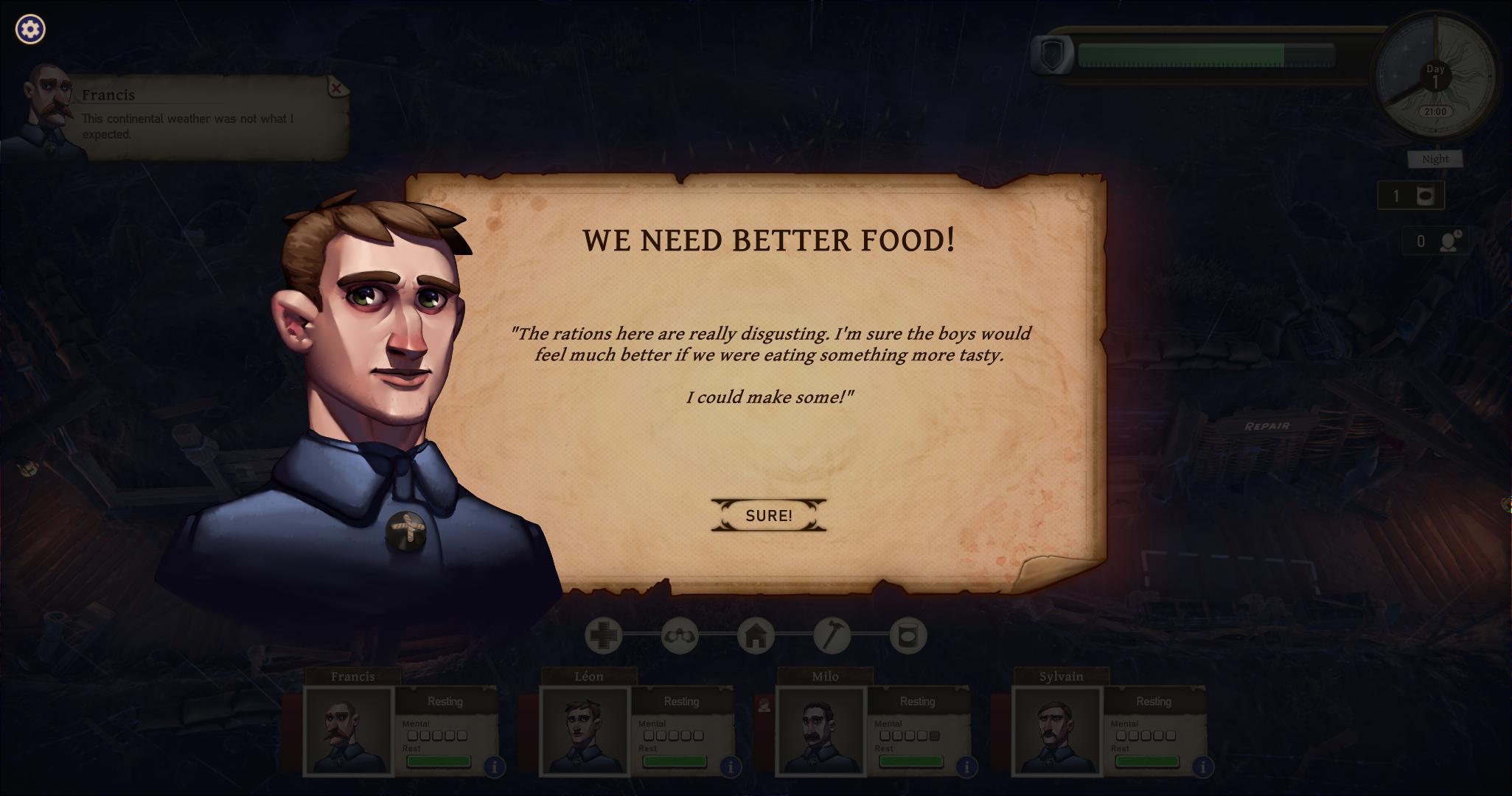
Task: Select Francis's soldier portrait
Action: pos(348,730)
